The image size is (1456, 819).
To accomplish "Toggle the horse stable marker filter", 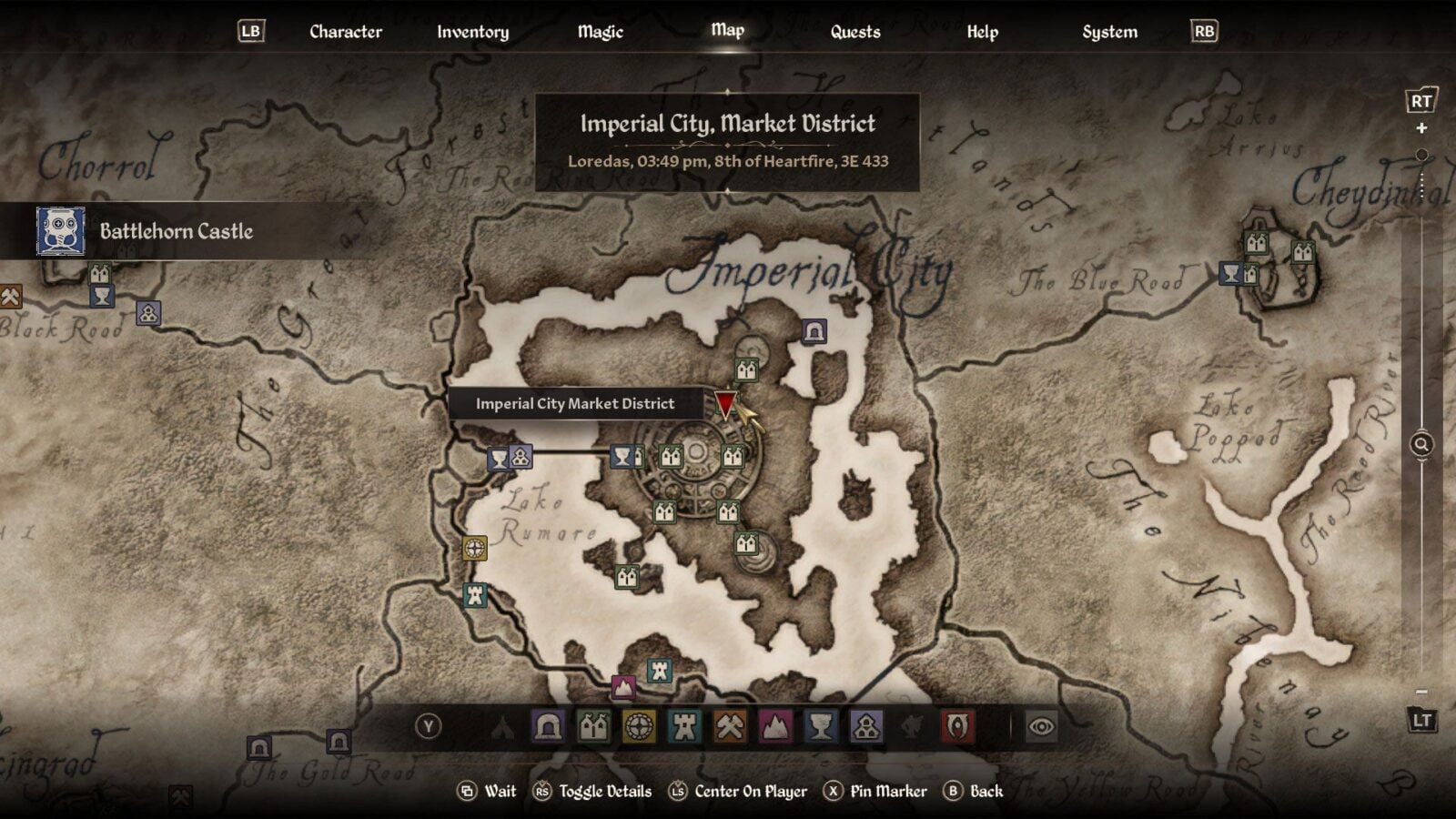I will coord(912,725).
